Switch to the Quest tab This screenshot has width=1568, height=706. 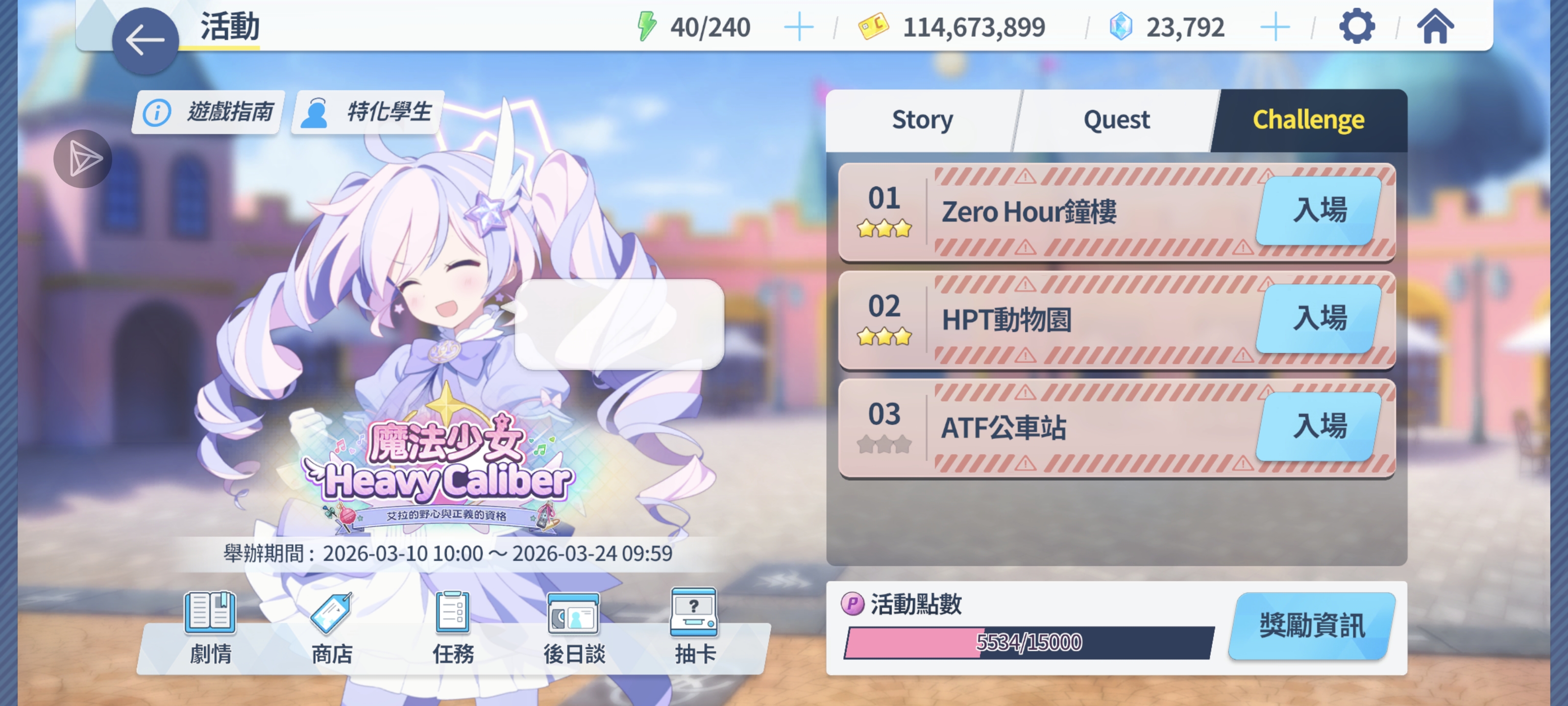coord(1116,120)
